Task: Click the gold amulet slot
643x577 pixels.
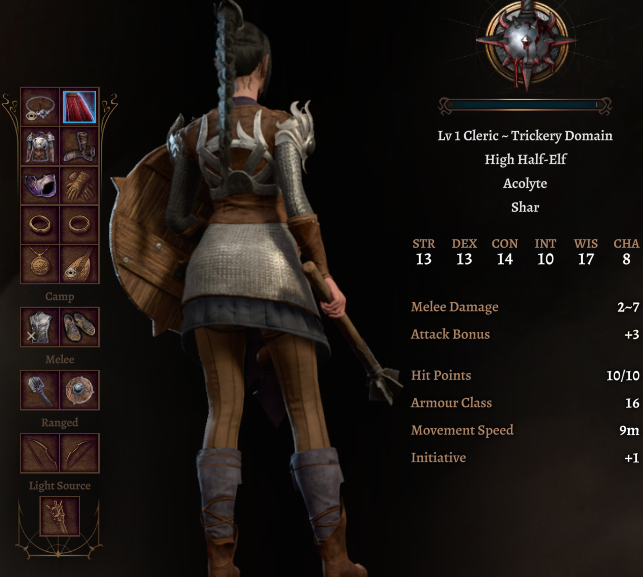Action: click(41, 262)
